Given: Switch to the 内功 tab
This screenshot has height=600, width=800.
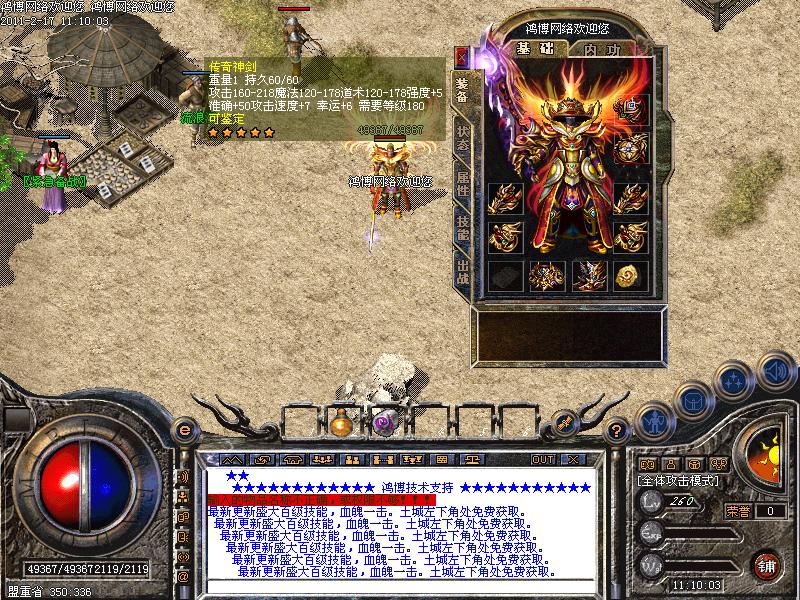Looking at the screenshot, I should click(601, 49).
